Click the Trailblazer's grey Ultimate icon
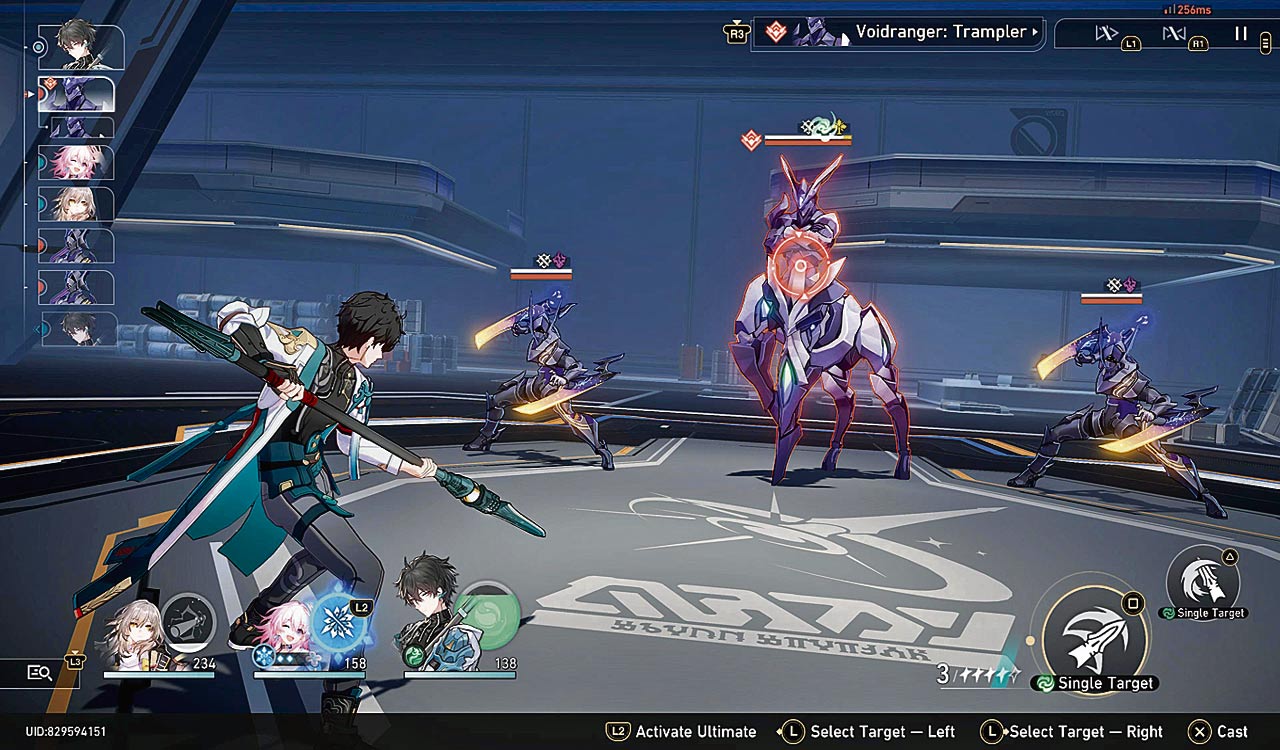Viewport: 1280px width, 750px height. click(188, 621)
